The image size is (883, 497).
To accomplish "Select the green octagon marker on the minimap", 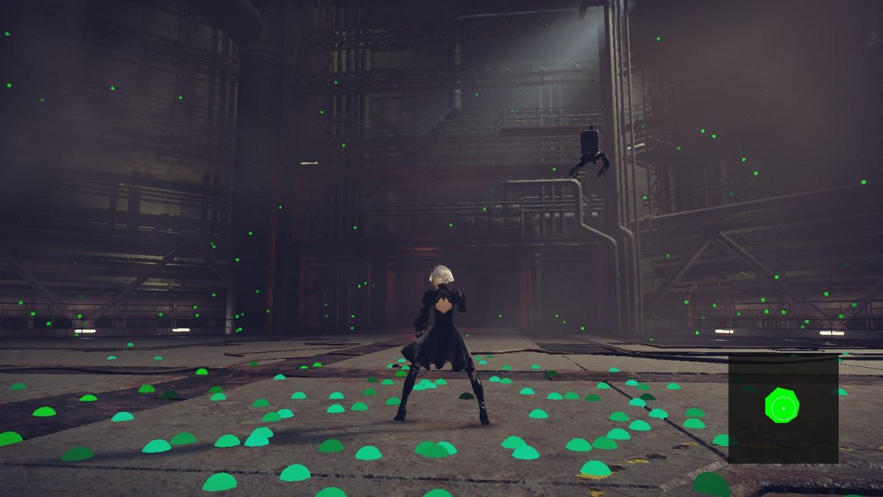I will pos(782,406).
